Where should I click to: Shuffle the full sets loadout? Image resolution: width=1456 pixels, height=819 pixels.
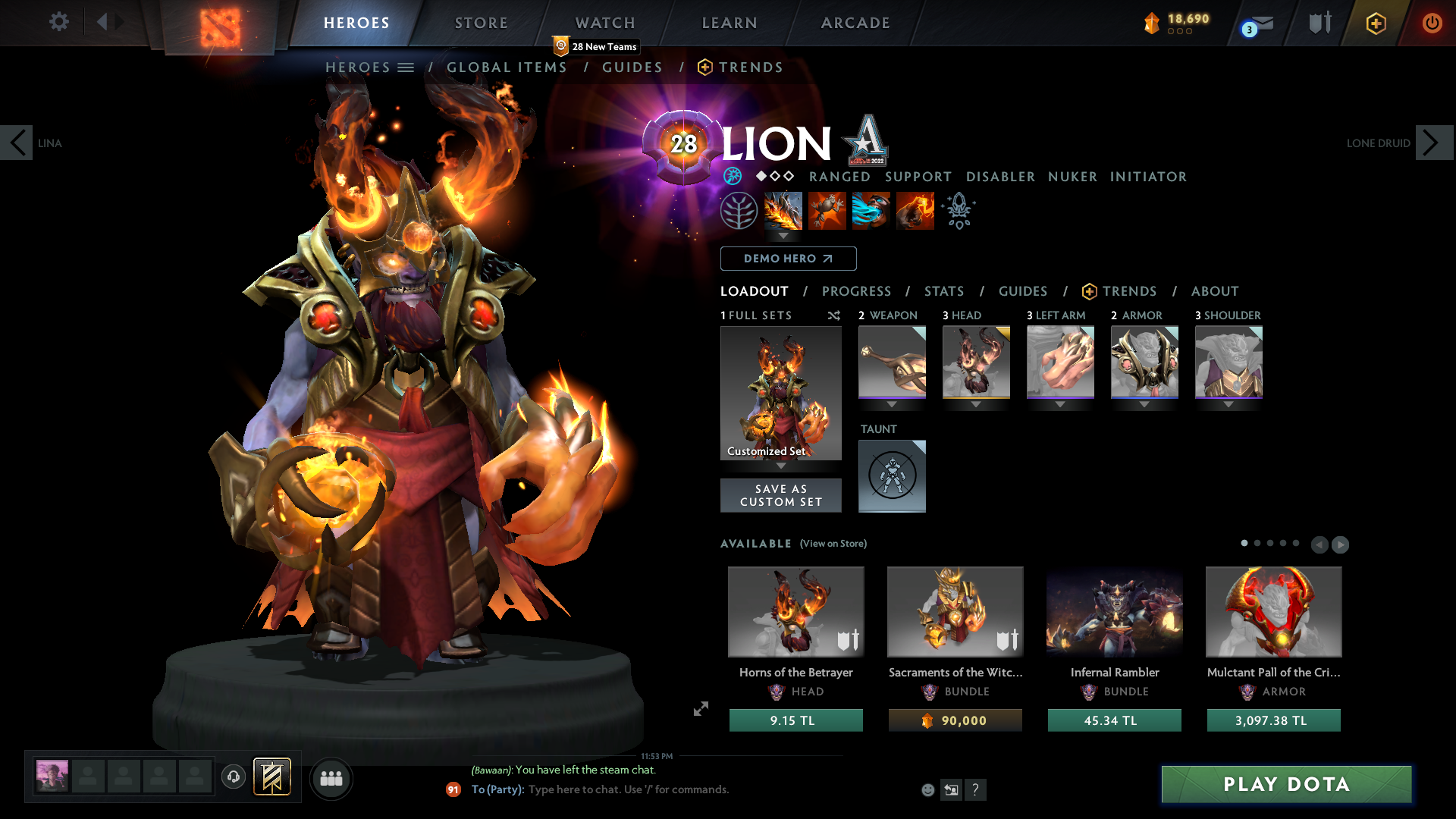click(833, 316)
